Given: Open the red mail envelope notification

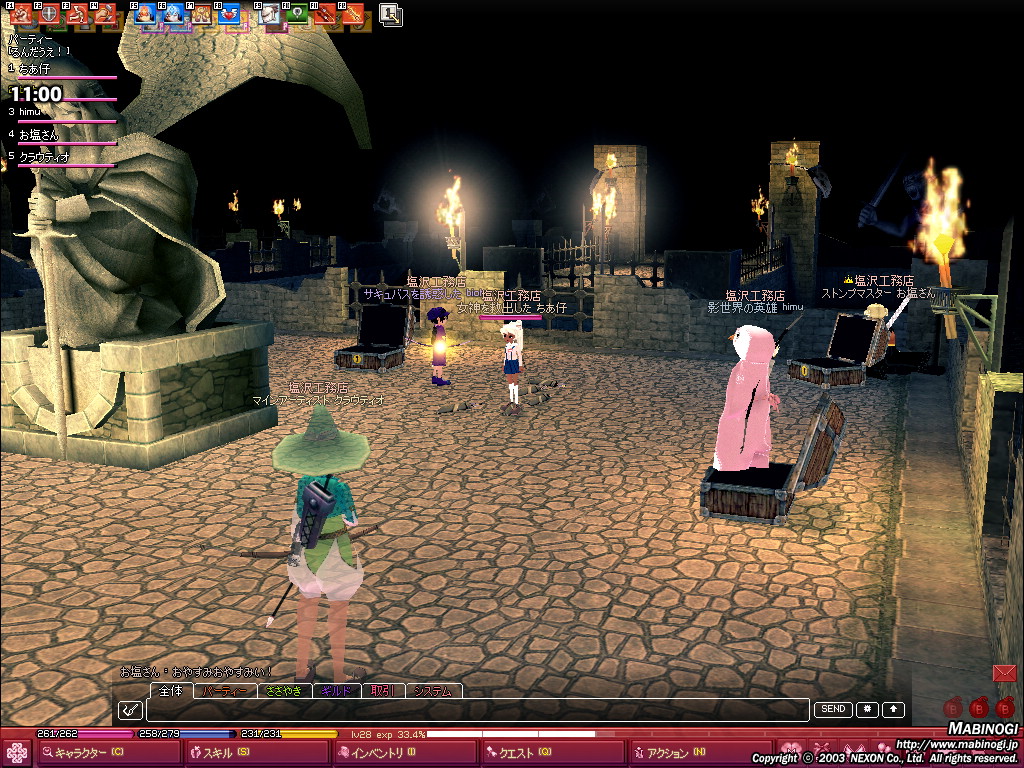Looking at the screenshot, I should 1004,673.
